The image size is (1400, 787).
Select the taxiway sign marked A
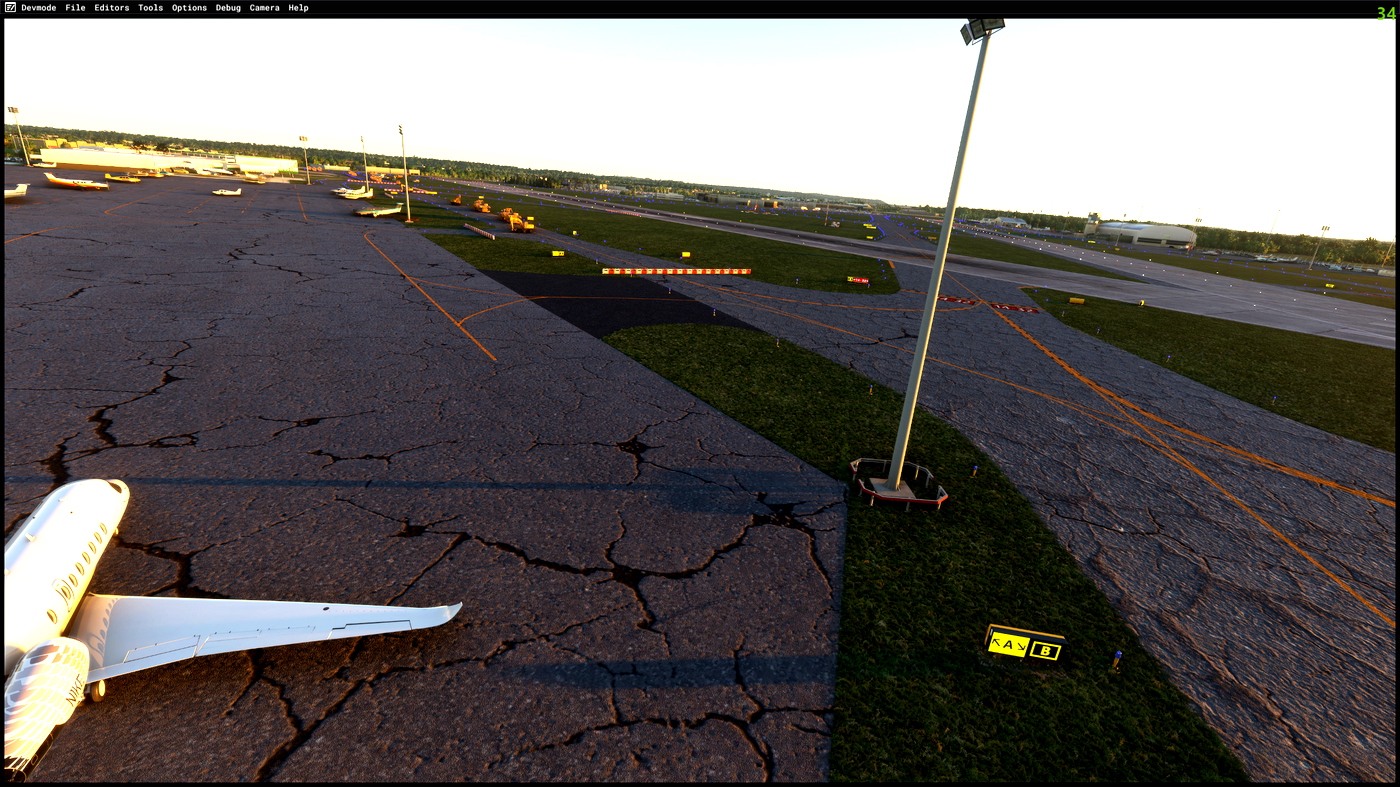pos(1008,645)
